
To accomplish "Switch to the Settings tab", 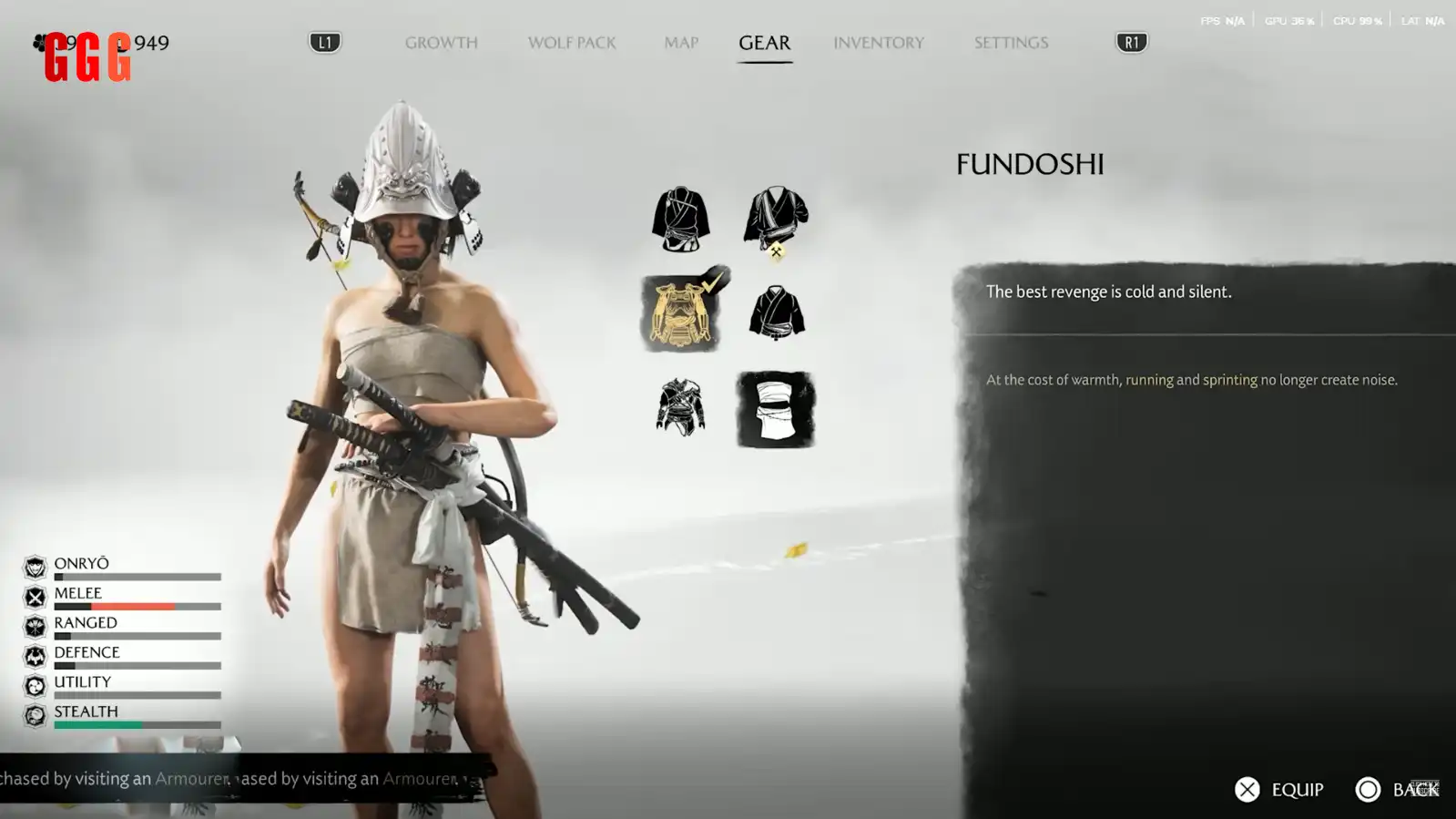I will tap(1011, 43).
